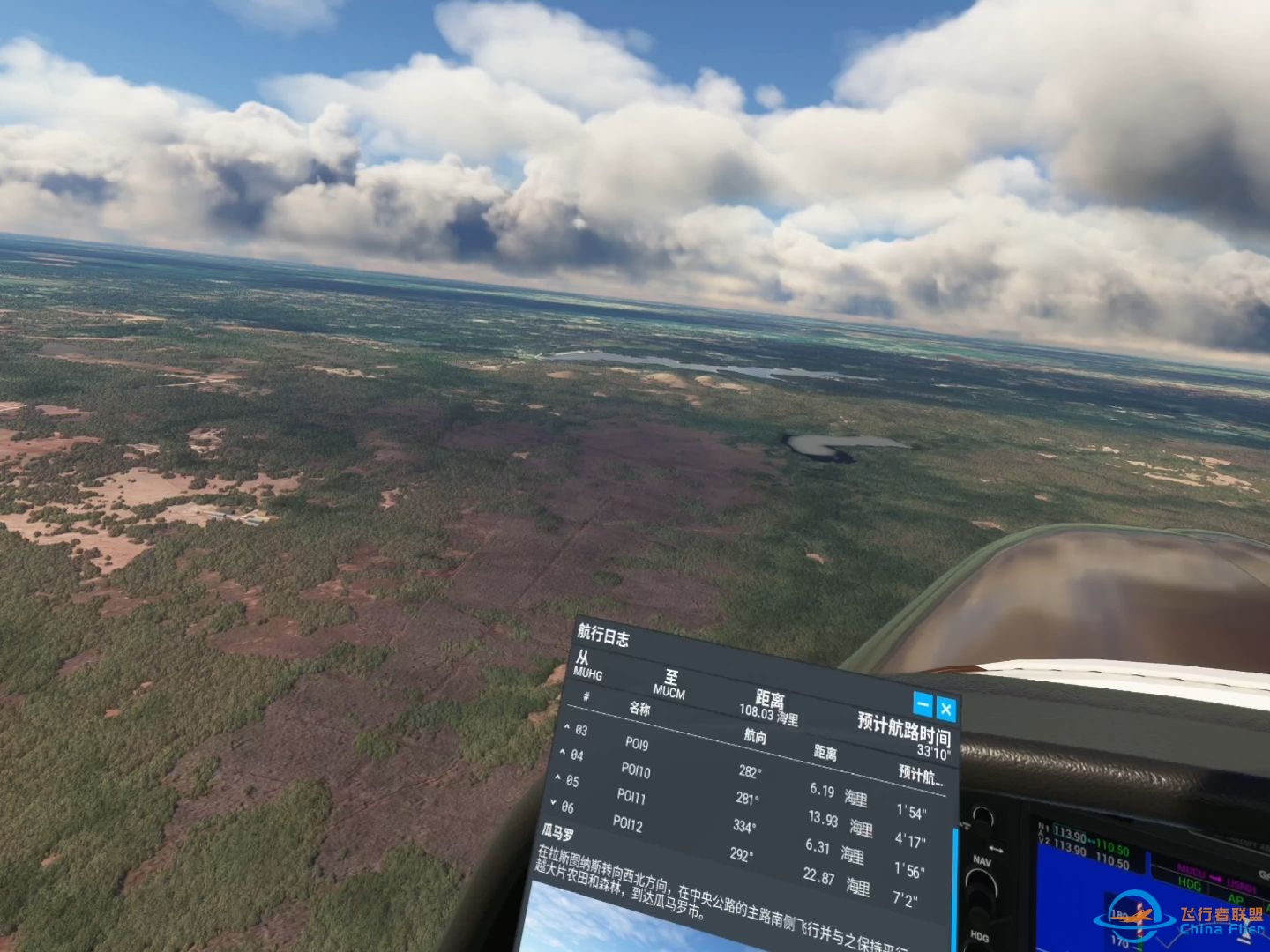Click the HDG mode indicator on the G1000 screen
Image resolution: width=1270 pixels, height=952 pixels.
click(1191, 884)
